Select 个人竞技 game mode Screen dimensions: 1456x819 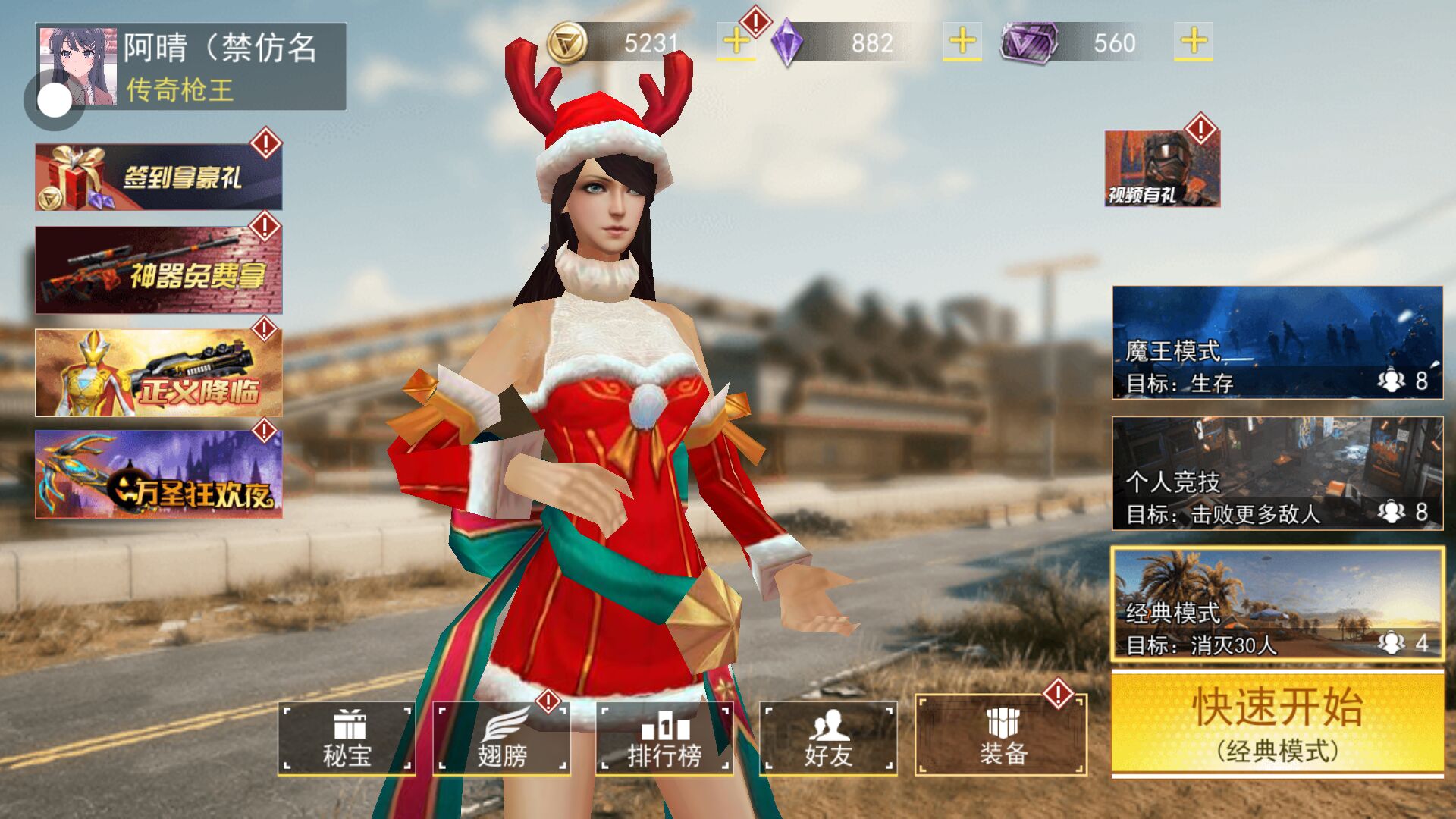click(1277, 473)
